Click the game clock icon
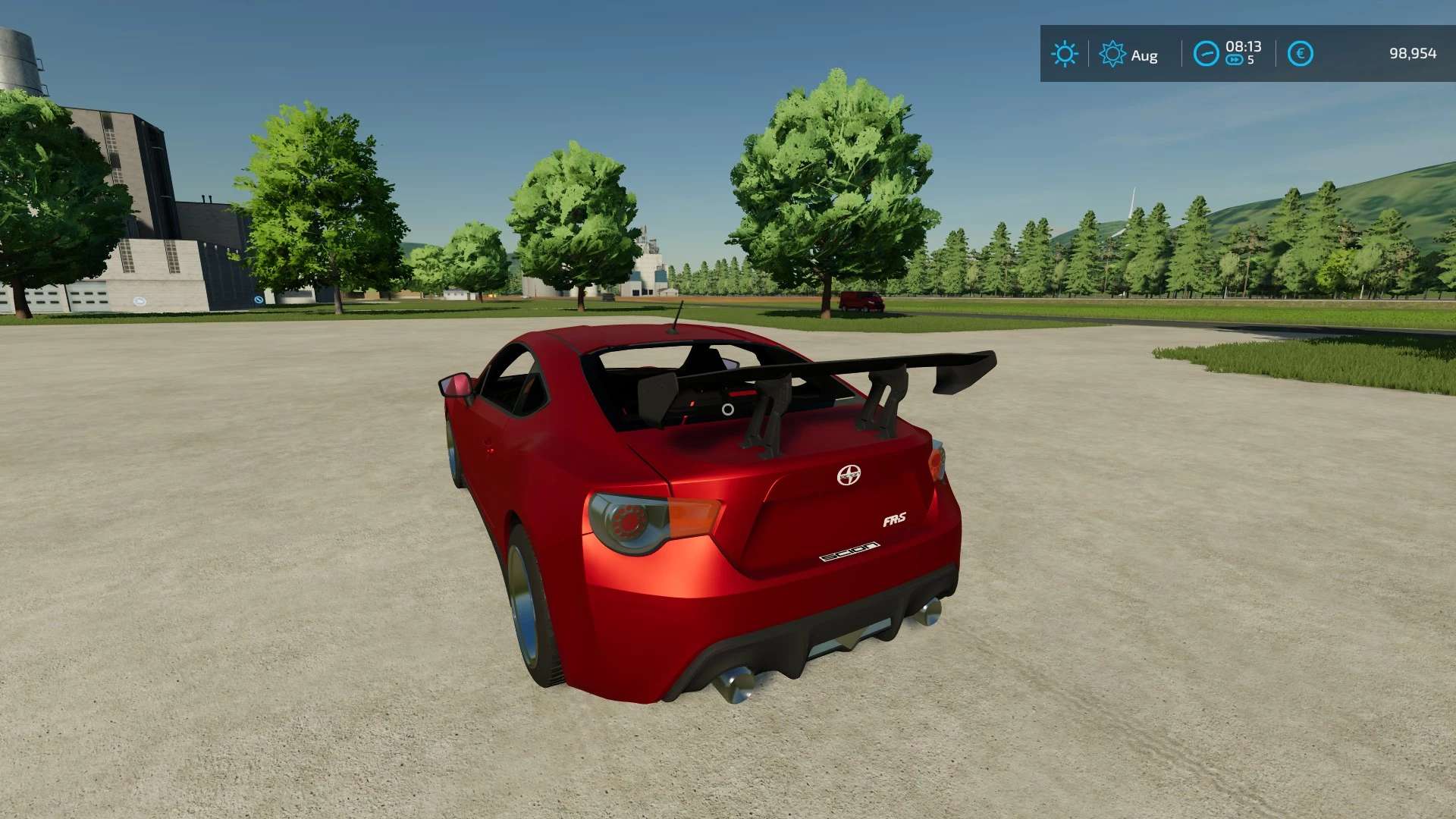Image resolution: width=1456 pixels, height=819 pixels. [1206, 54]
